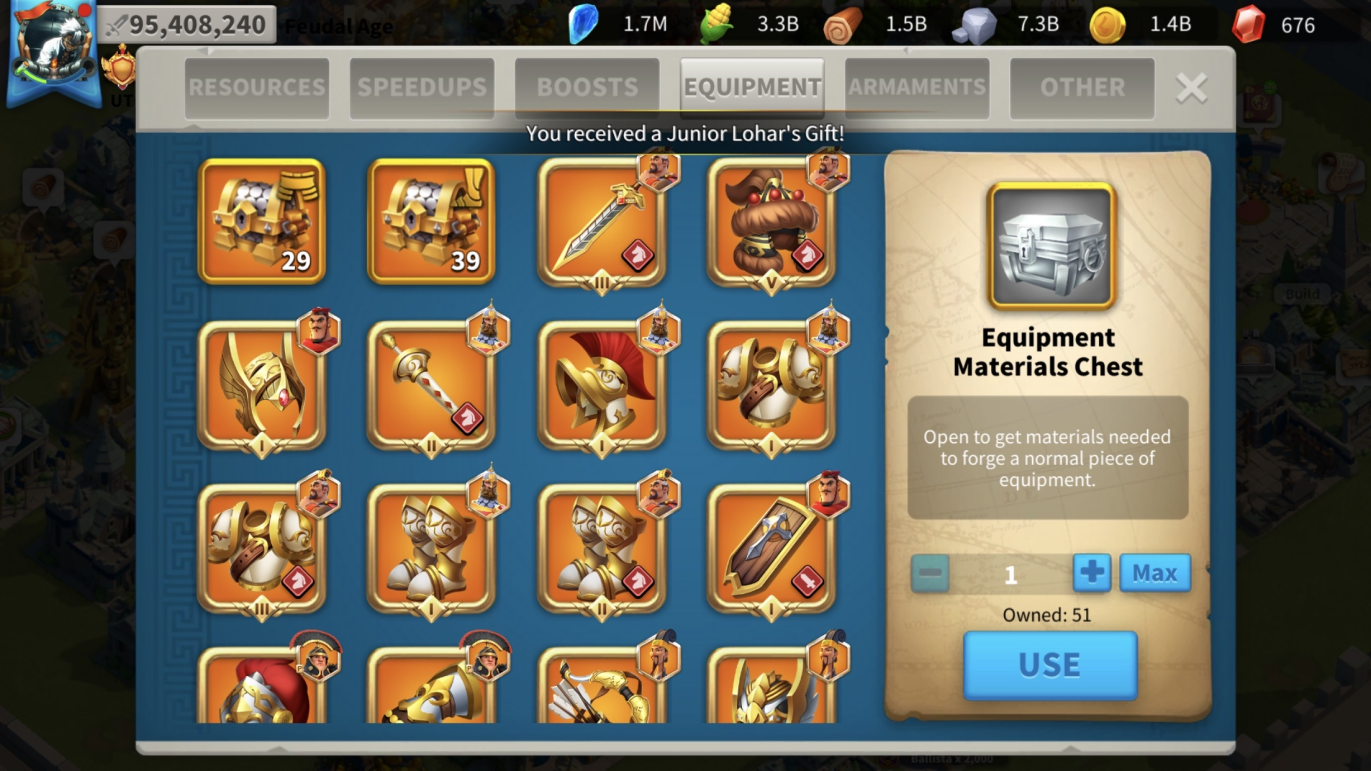Select the golden chest with 39 count
The image size is (1371, 771).
click(x=431, y=222)
